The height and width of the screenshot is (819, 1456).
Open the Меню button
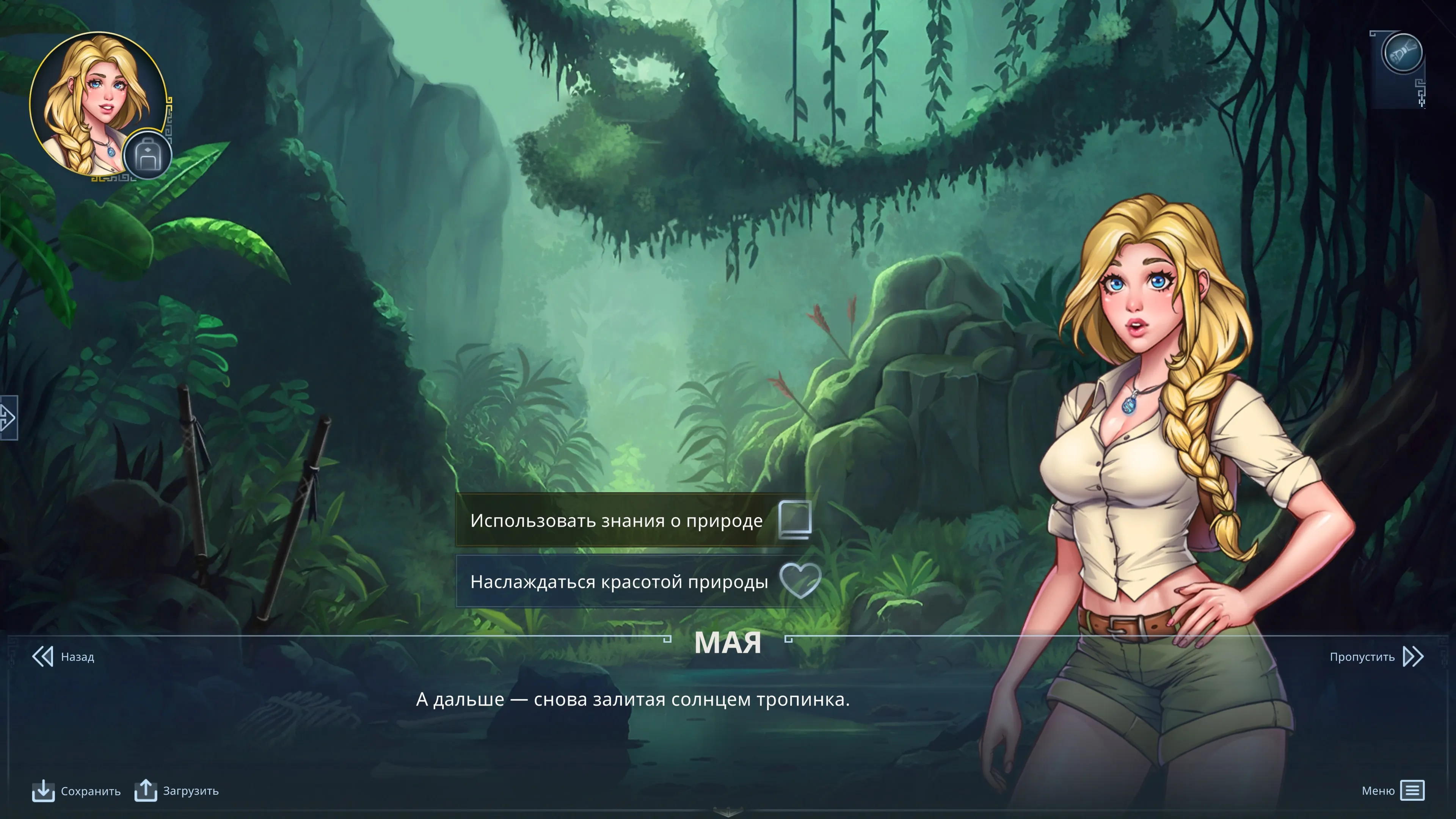[x=1393, y=791]
